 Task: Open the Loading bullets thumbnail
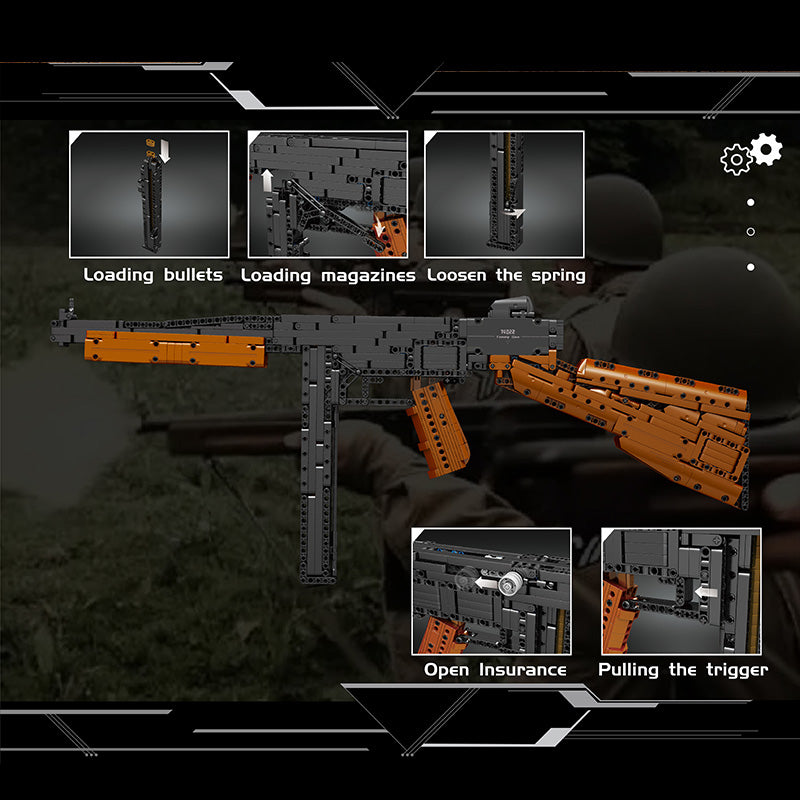[x=149, y=194]
